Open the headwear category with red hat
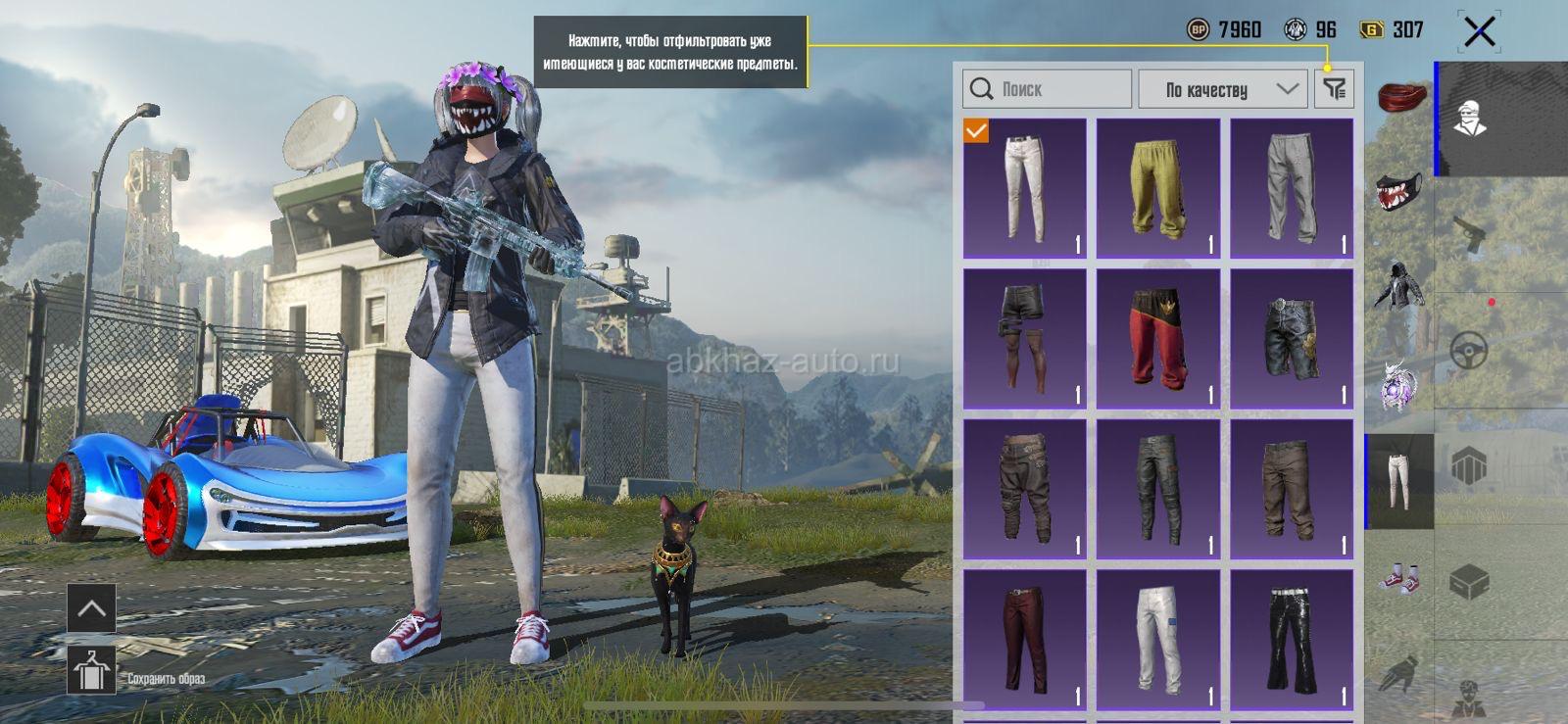Screen dimensions: 1568x724 [1401, 99]
